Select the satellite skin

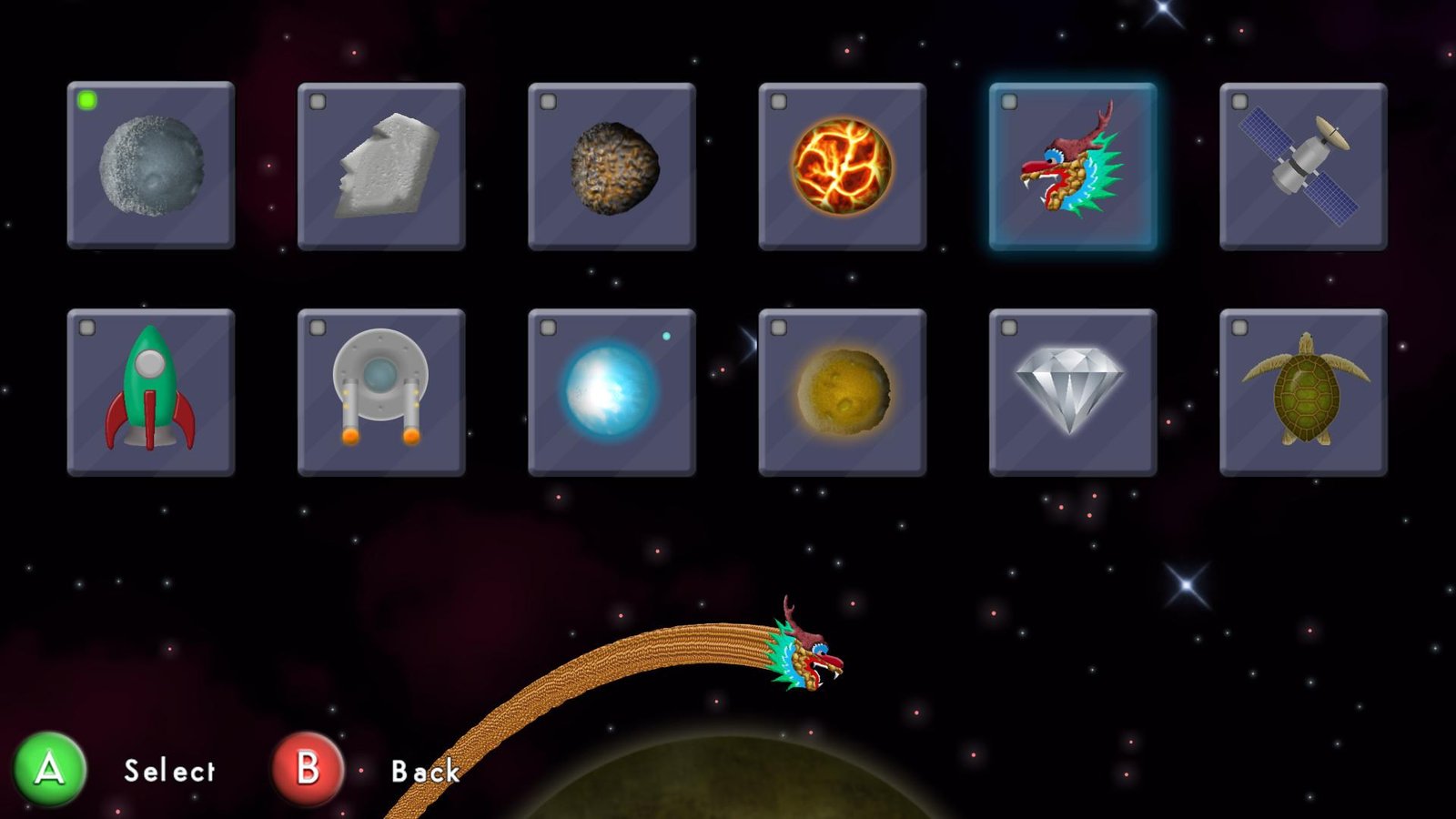[1305, 167]
